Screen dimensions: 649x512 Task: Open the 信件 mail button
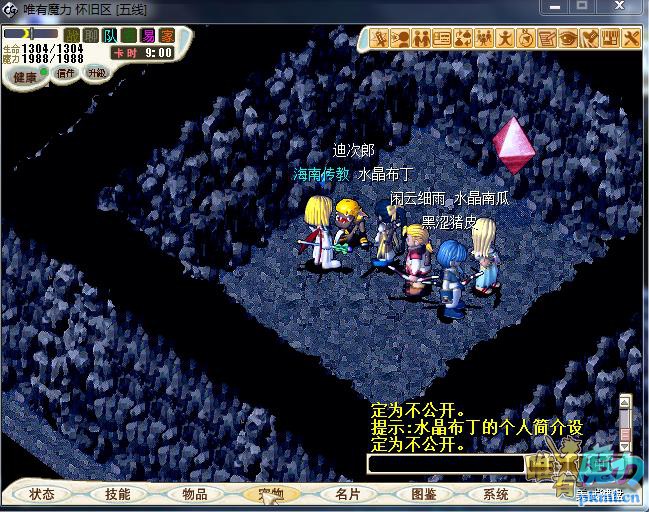pyautogui.click(x=65, y=73)
